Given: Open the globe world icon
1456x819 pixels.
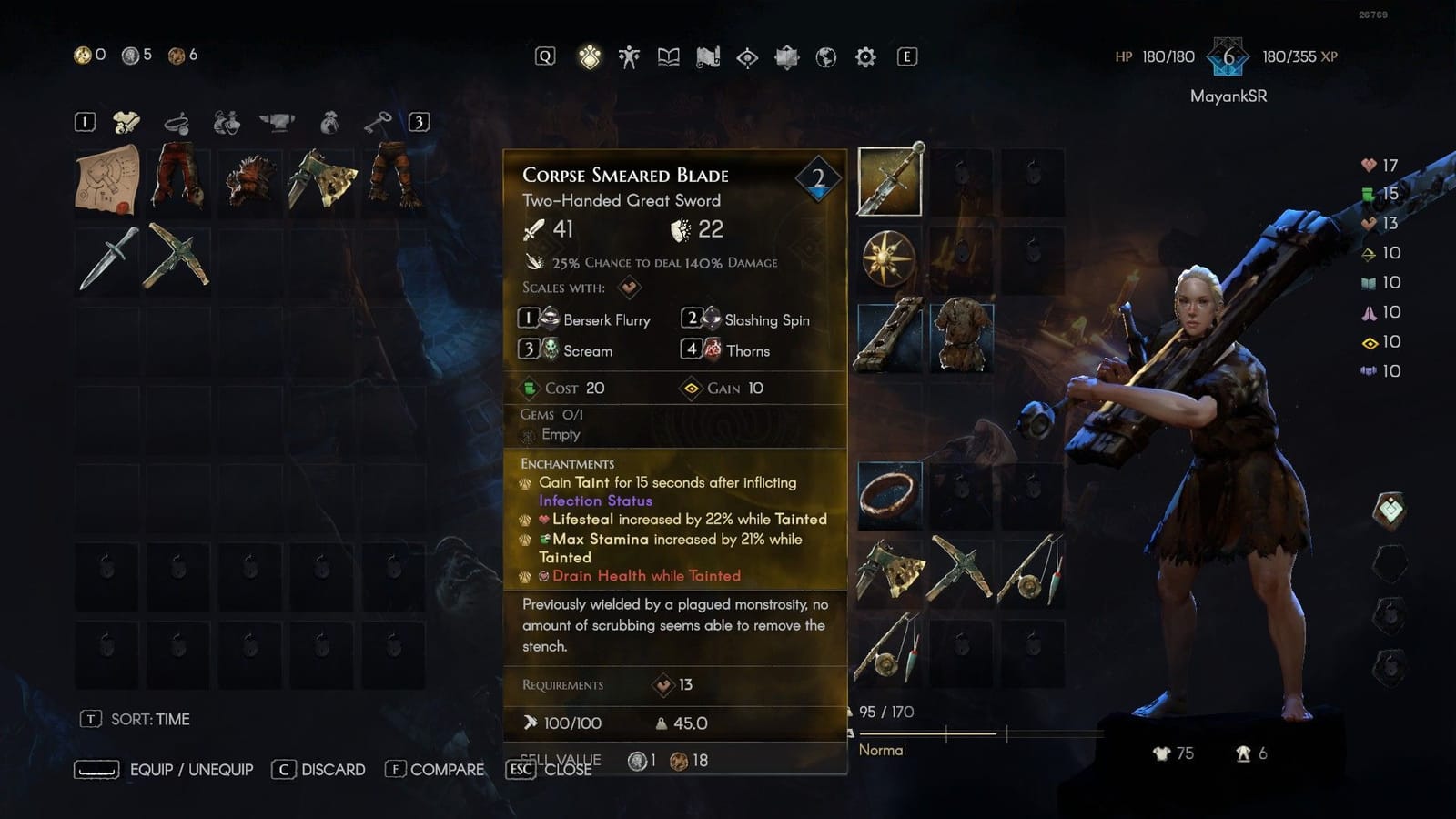Looking at the screenshot, I should [825, 56].
